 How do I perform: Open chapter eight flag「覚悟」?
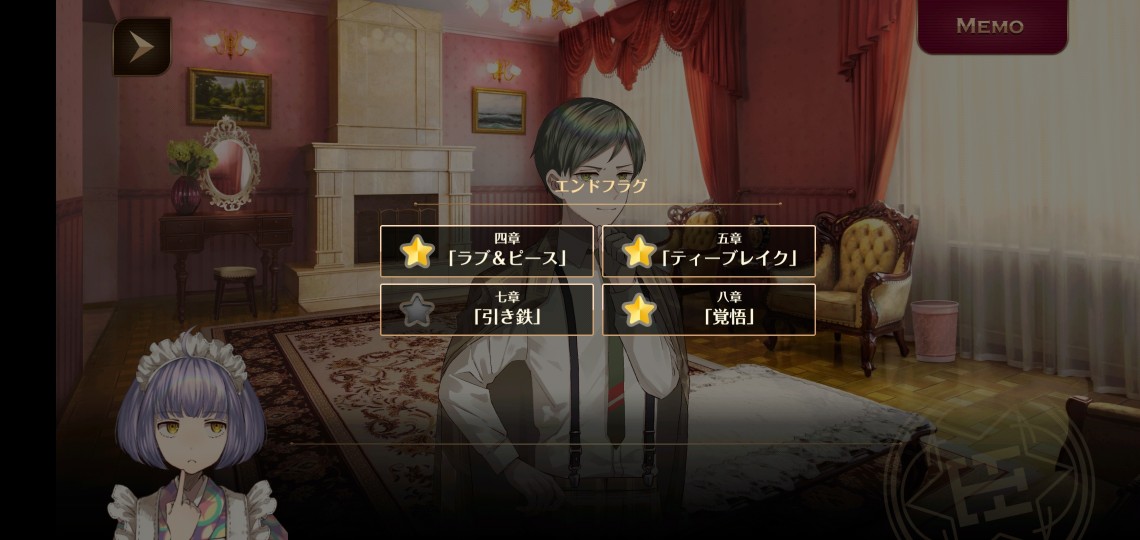pos(708,310)
